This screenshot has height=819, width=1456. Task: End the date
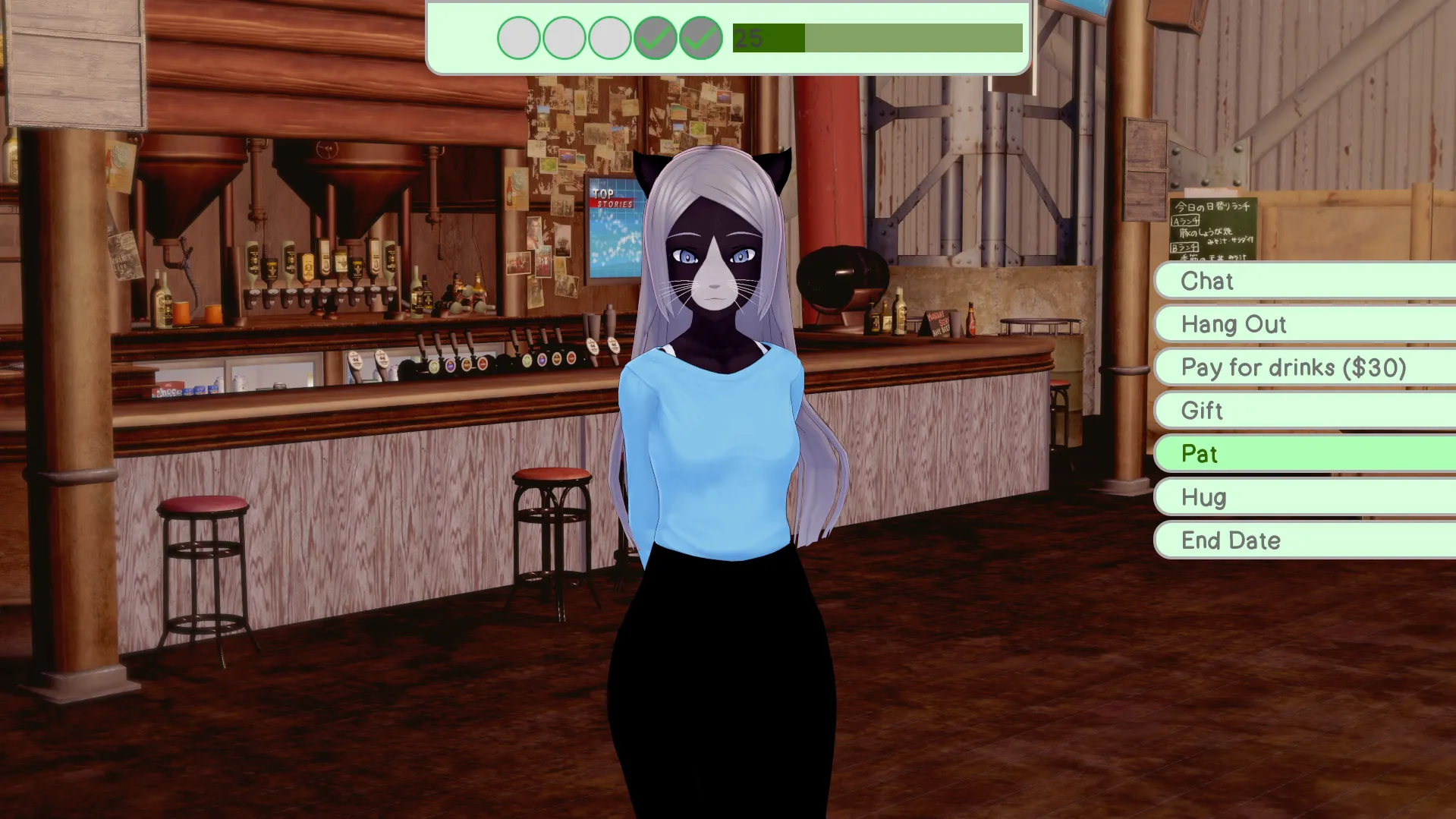coord(1303,540)
